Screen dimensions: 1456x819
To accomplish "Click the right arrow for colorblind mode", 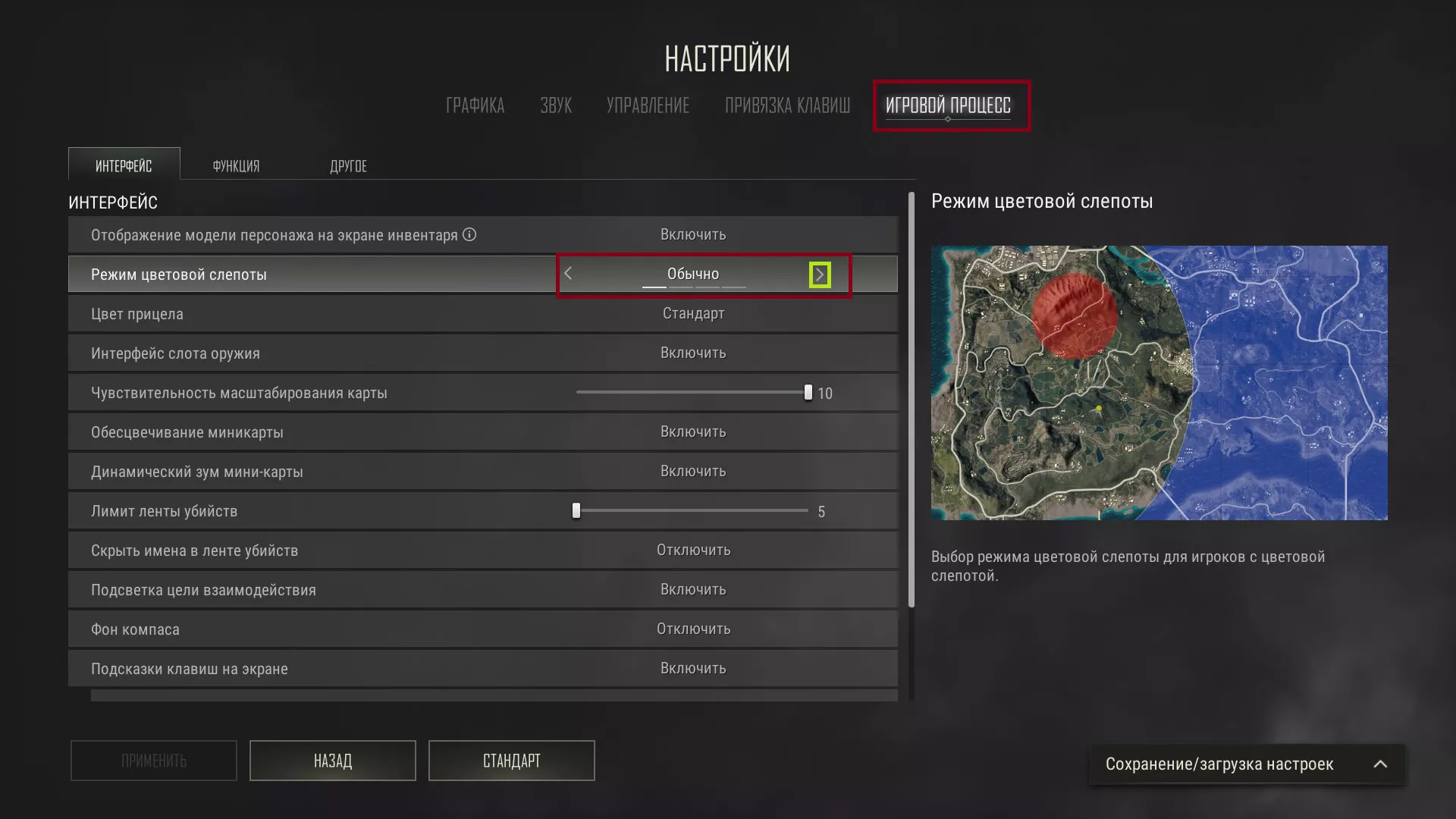I will tap(820, 274).
